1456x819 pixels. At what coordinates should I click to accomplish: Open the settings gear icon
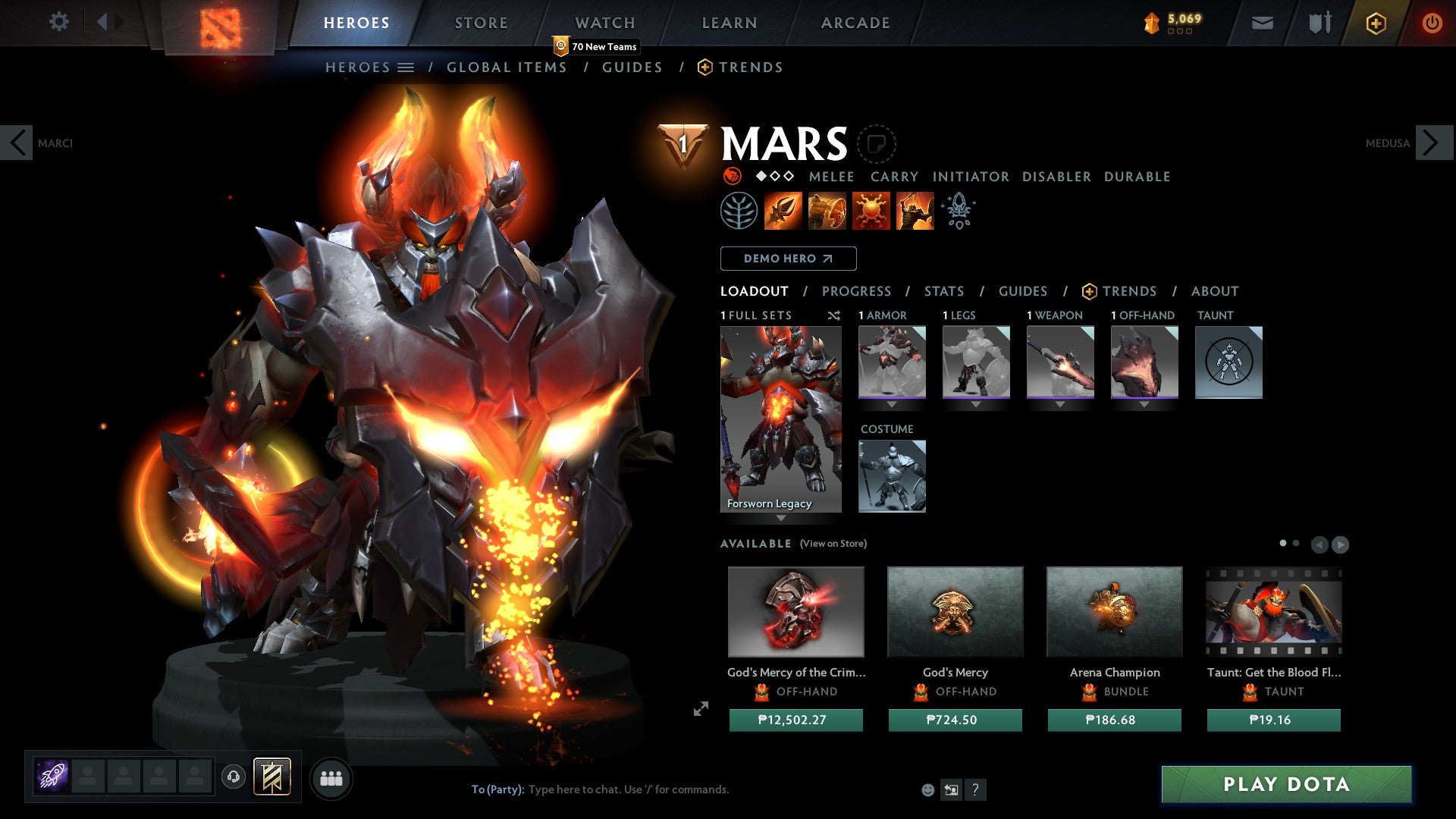58,21
